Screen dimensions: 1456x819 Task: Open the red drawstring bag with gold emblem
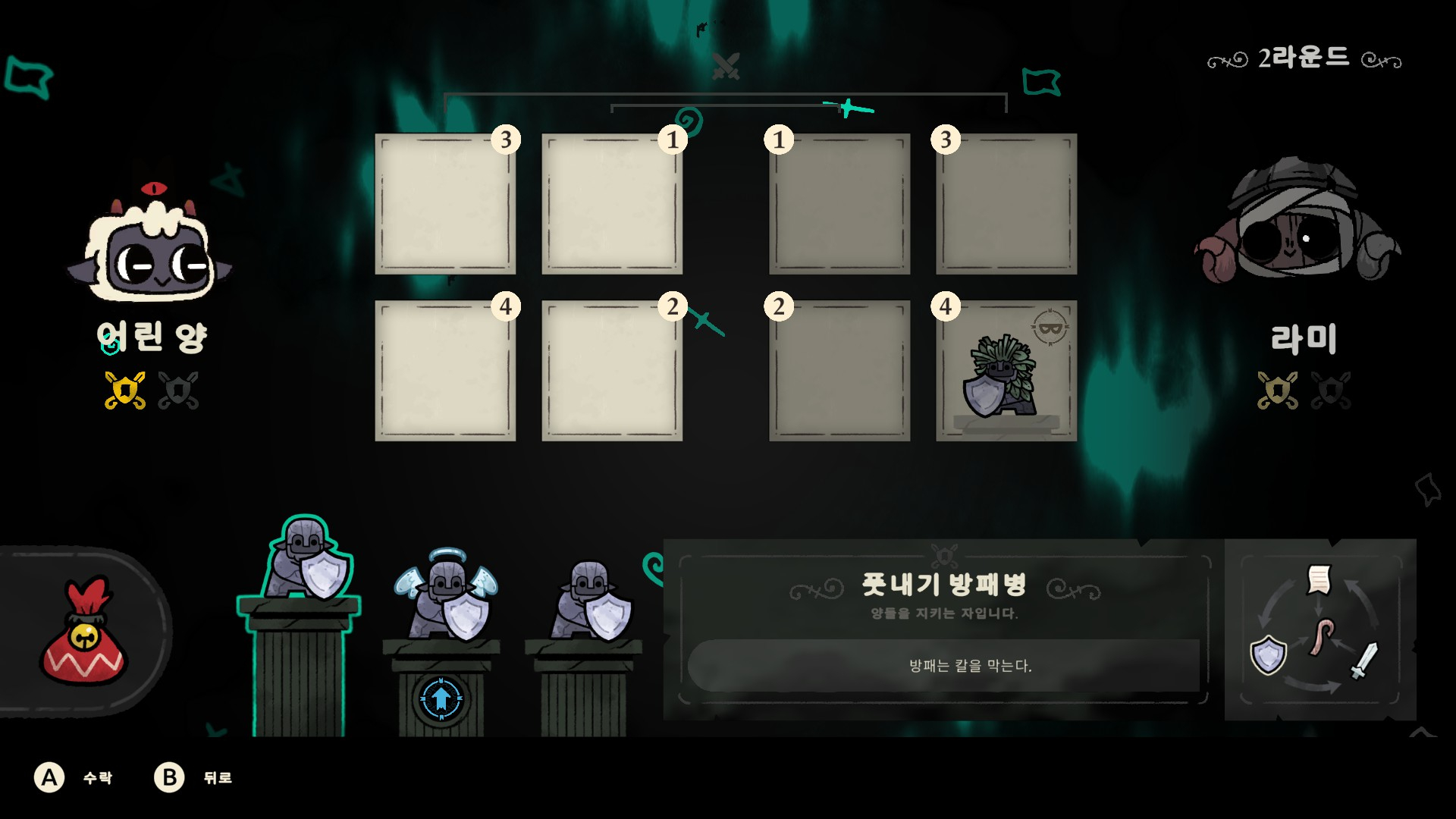(83, 633)
